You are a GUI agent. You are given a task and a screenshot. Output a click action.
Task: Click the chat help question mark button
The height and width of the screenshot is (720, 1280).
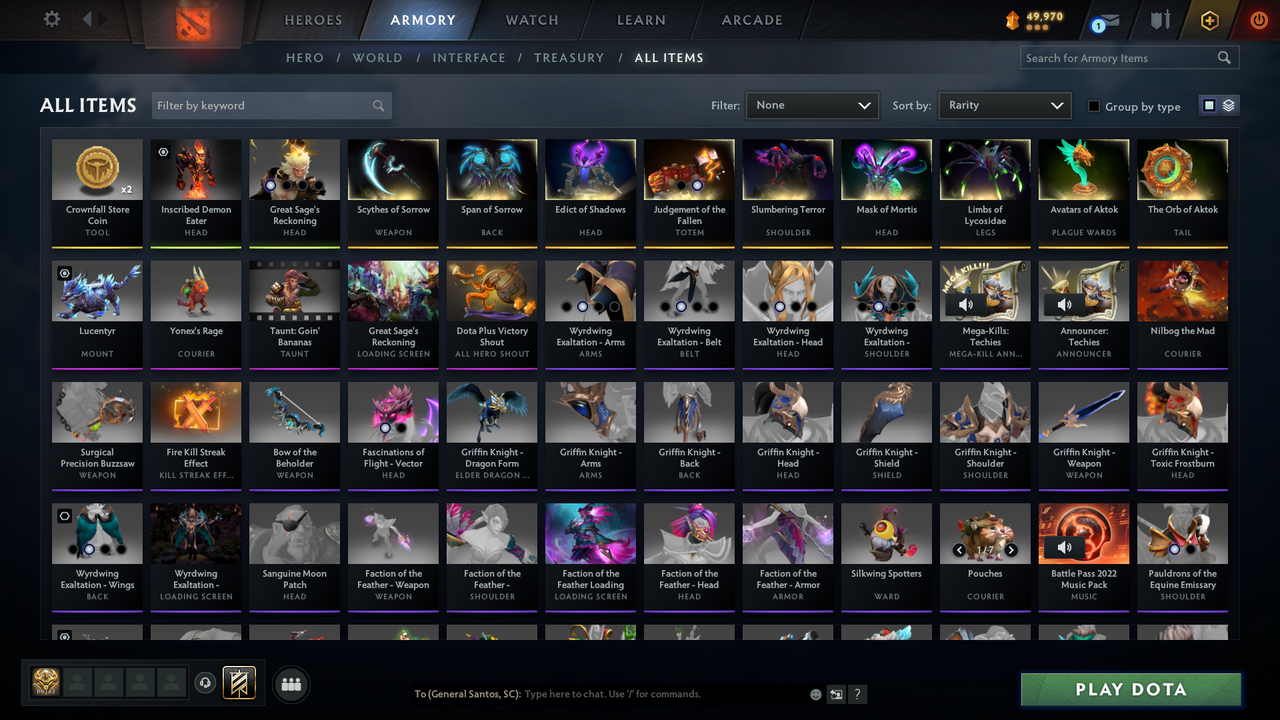857,694
